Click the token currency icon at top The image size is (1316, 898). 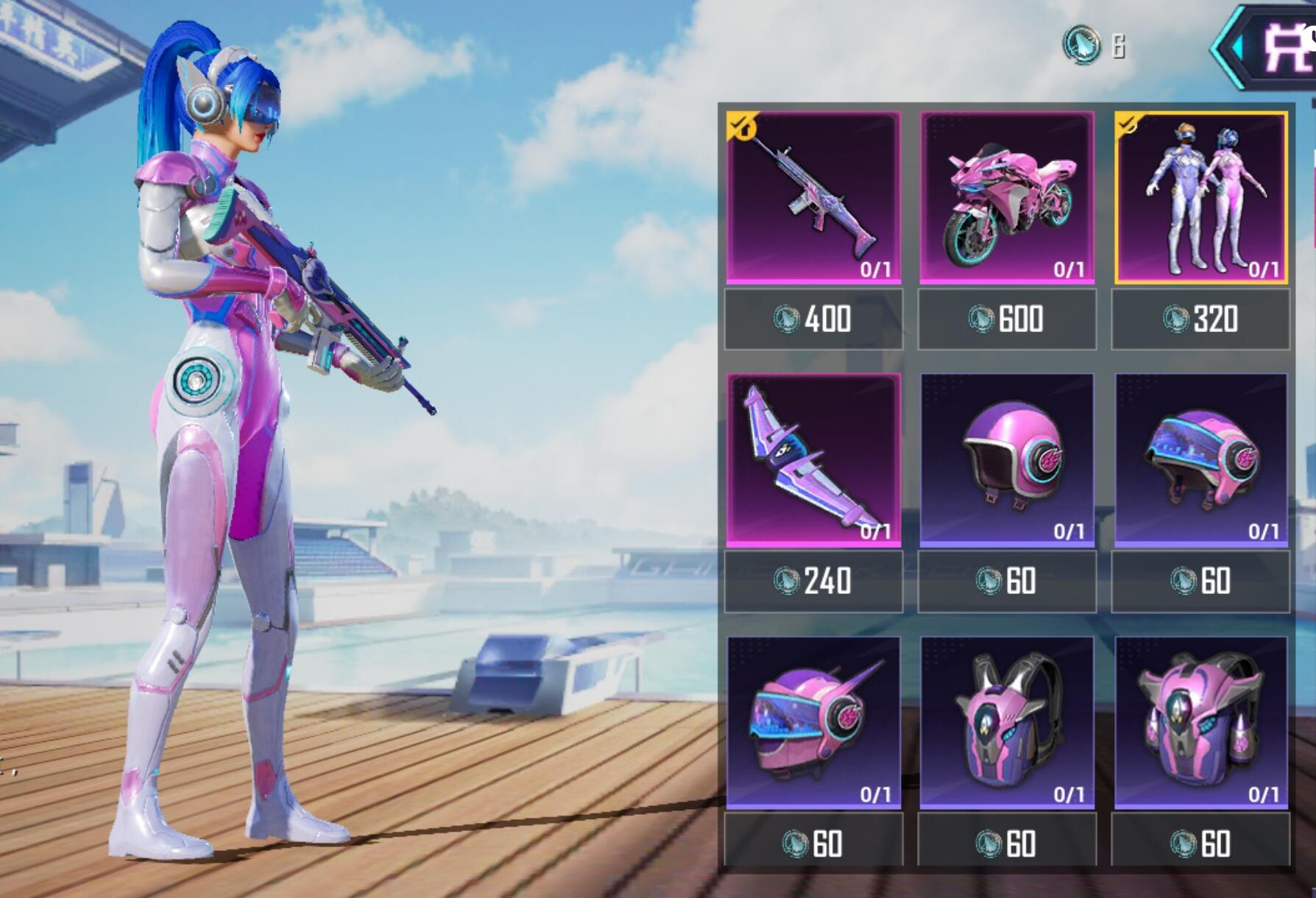pos(1081,44)
